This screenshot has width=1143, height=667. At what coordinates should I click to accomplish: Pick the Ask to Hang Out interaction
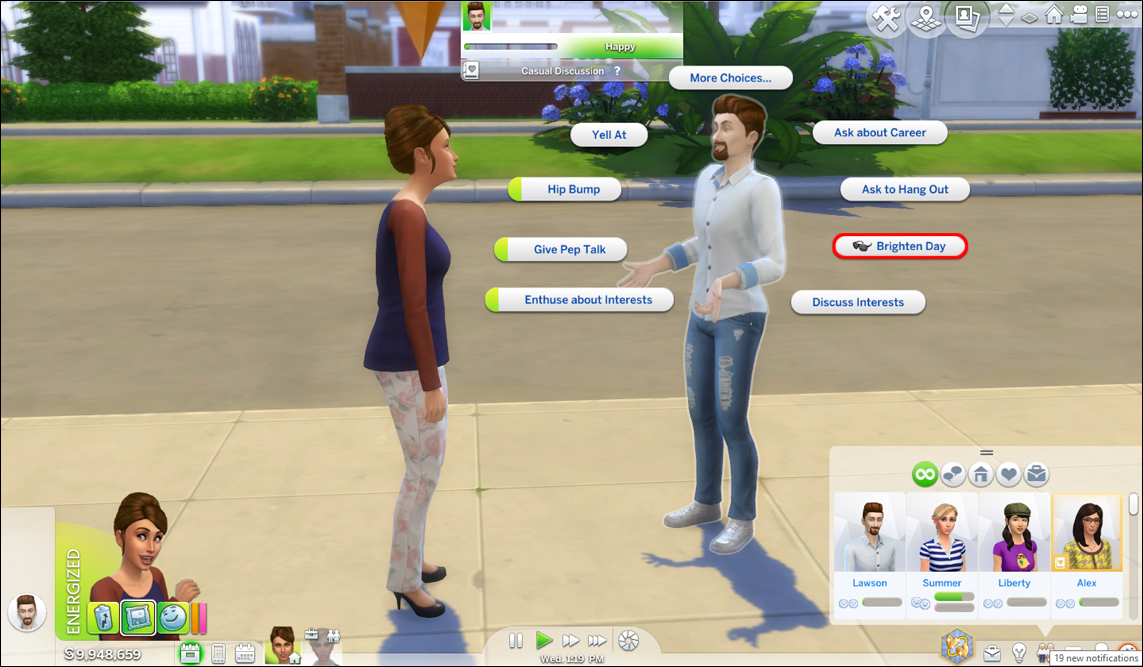(x=905, y=189)
